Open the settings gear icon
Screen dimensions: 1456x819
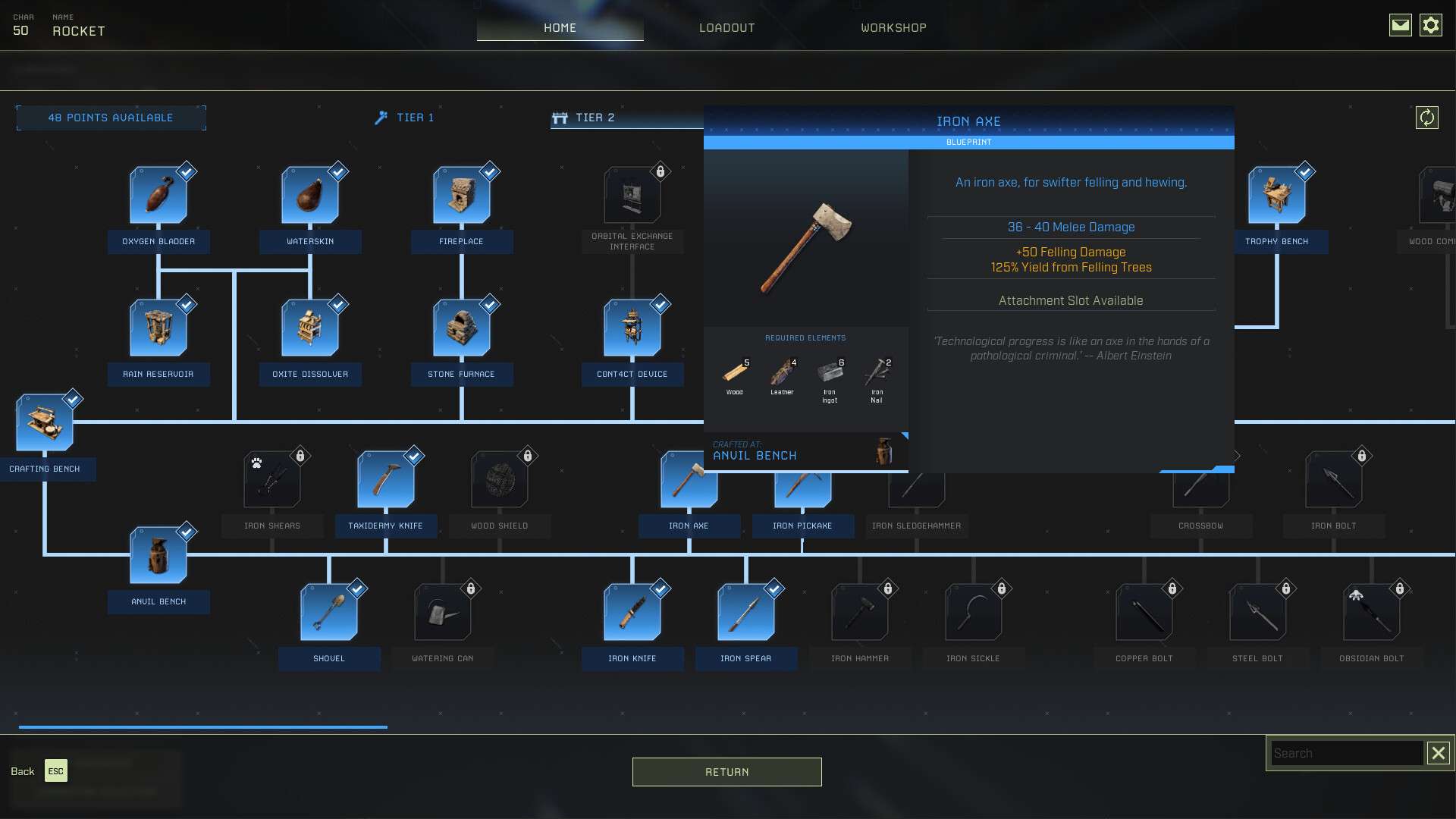(x=1430, y=26)
